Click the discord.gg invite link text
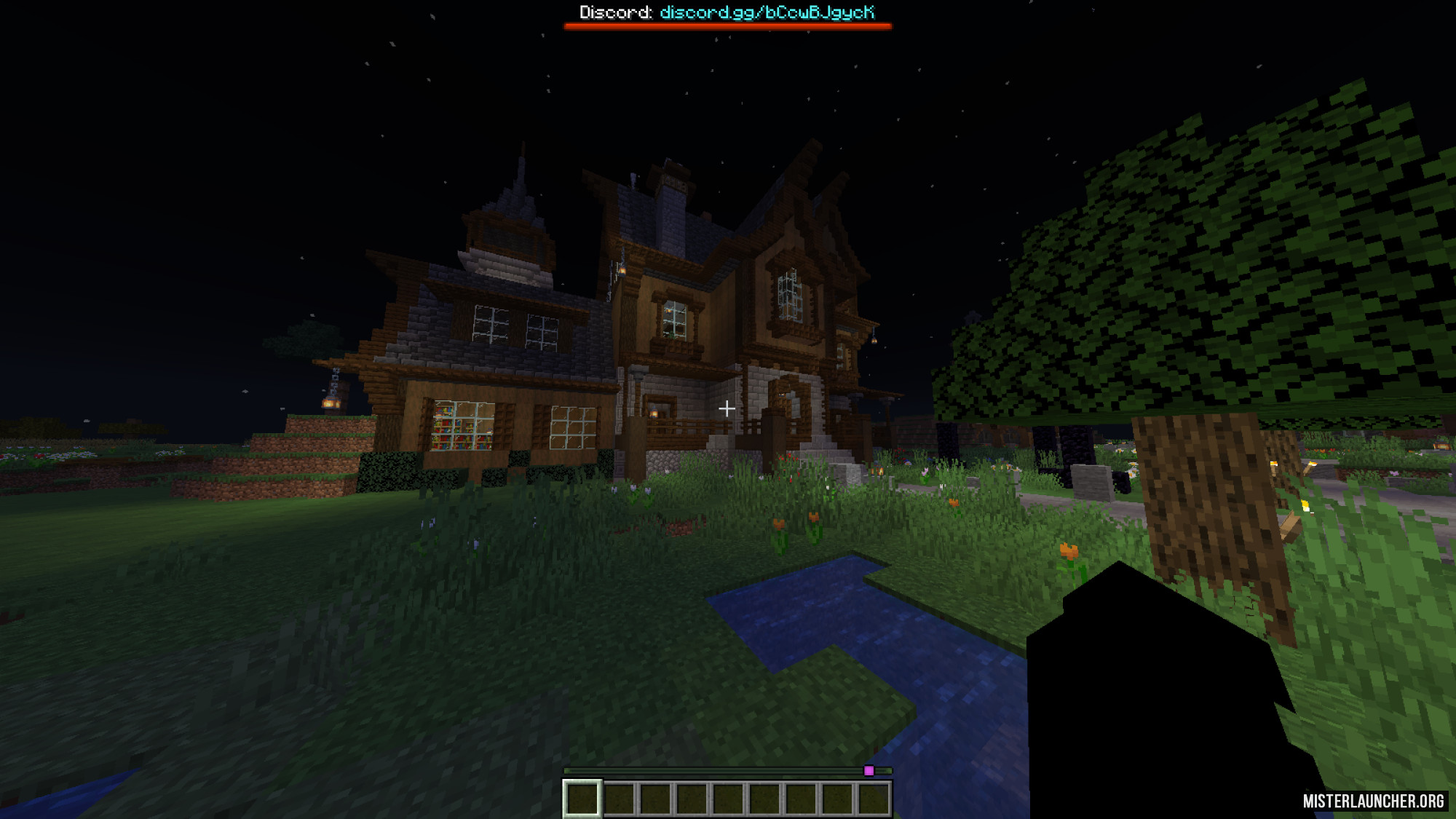Viewport: 1456px width, 819px height. 767,12
